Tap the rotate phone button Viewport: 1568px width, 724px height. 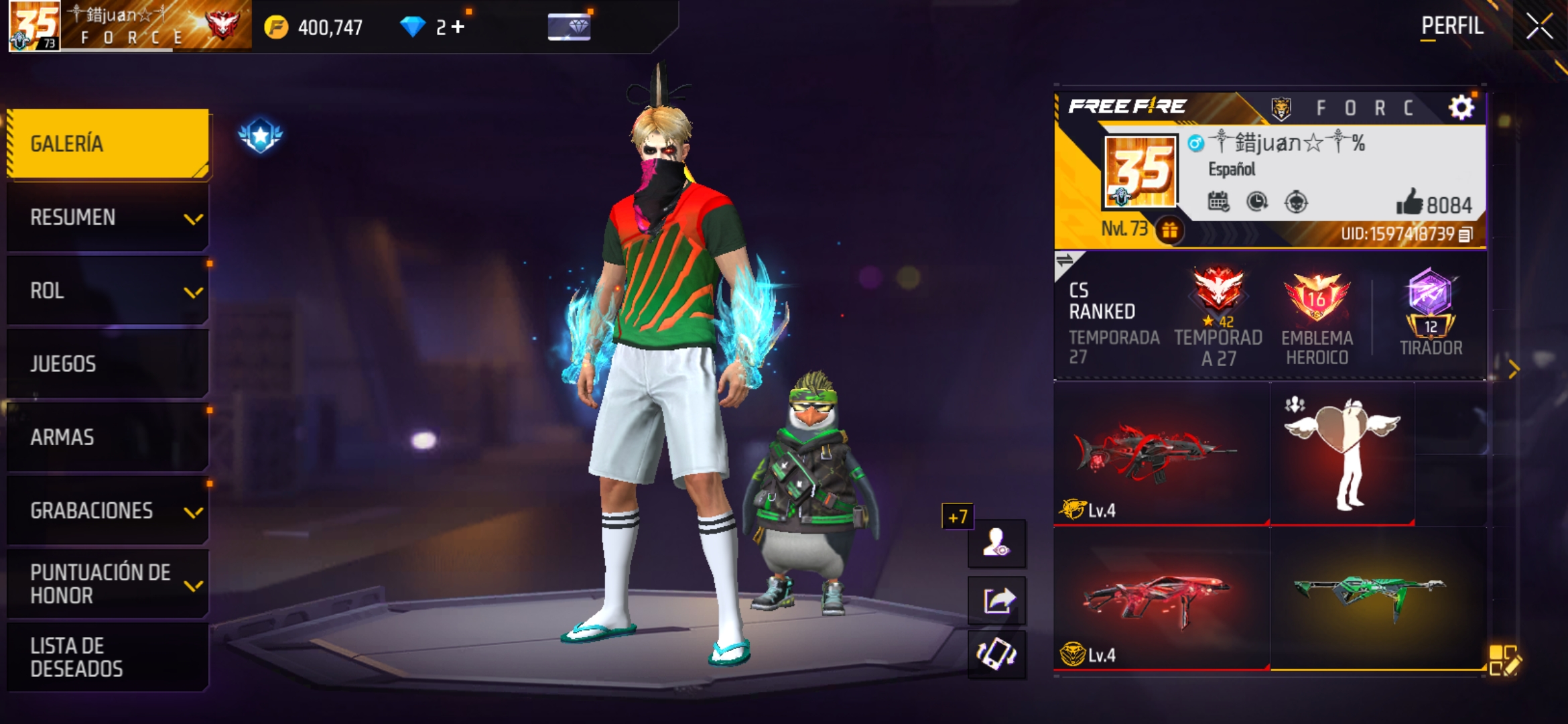point(997,654)
